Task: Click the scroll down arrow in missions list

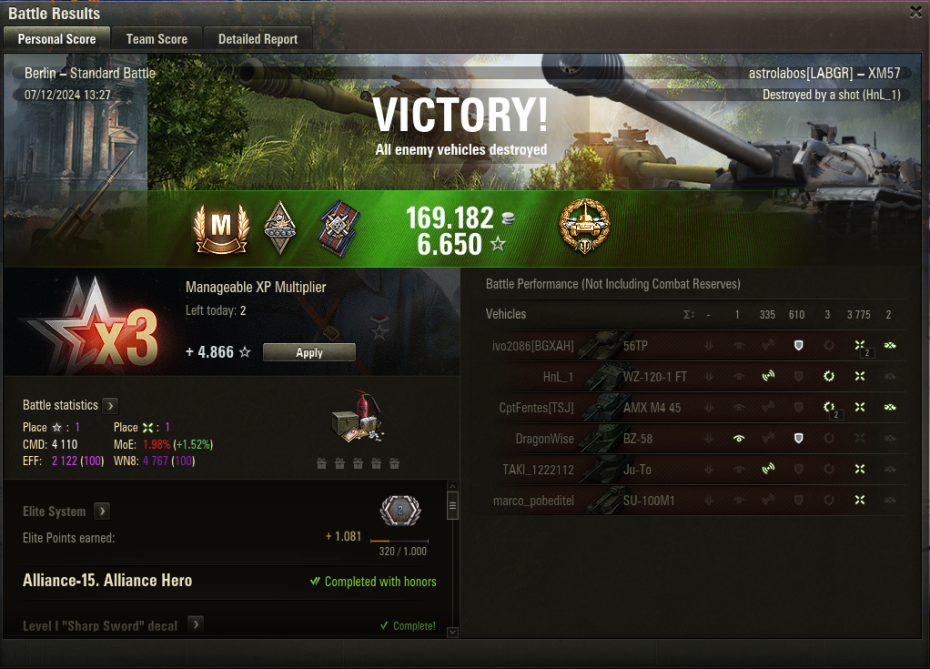Action: pos(452,631)
